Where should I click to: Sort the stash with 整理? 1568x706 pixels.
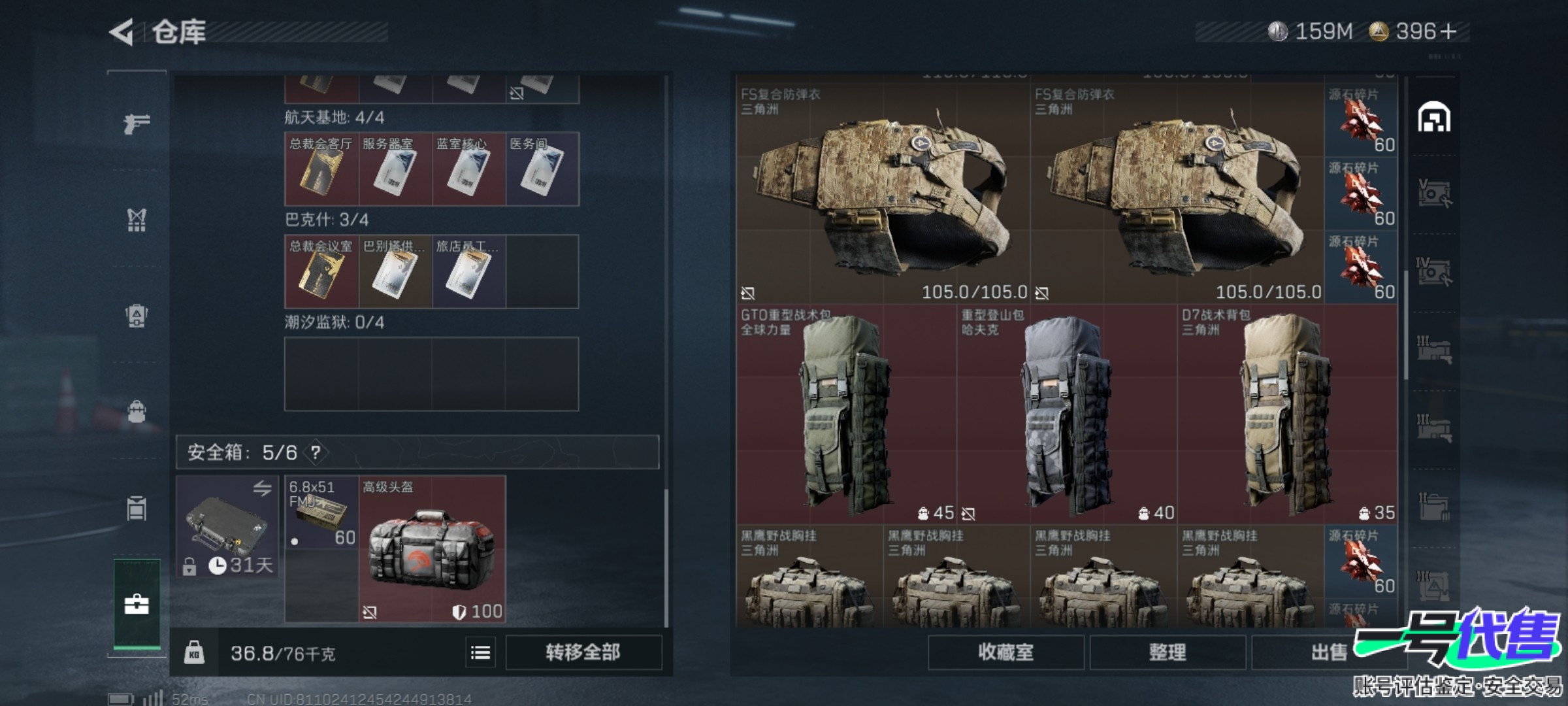1167,652
